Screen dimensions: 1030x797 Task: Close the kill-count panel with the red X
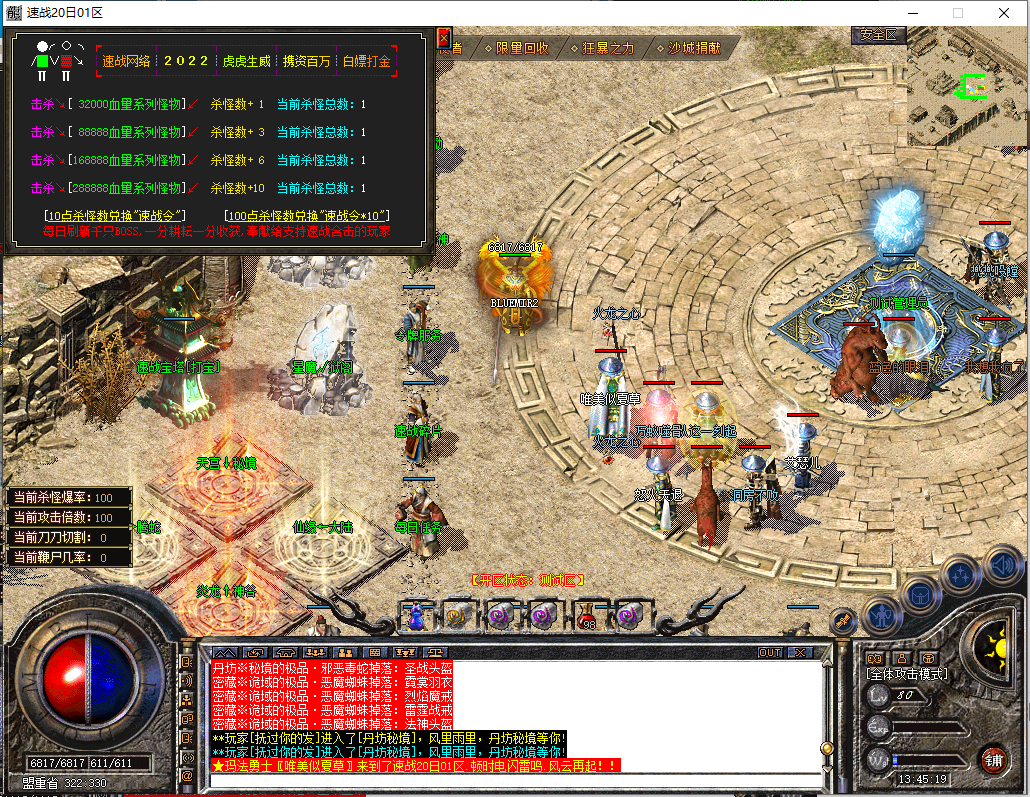[x=444, y=38]
